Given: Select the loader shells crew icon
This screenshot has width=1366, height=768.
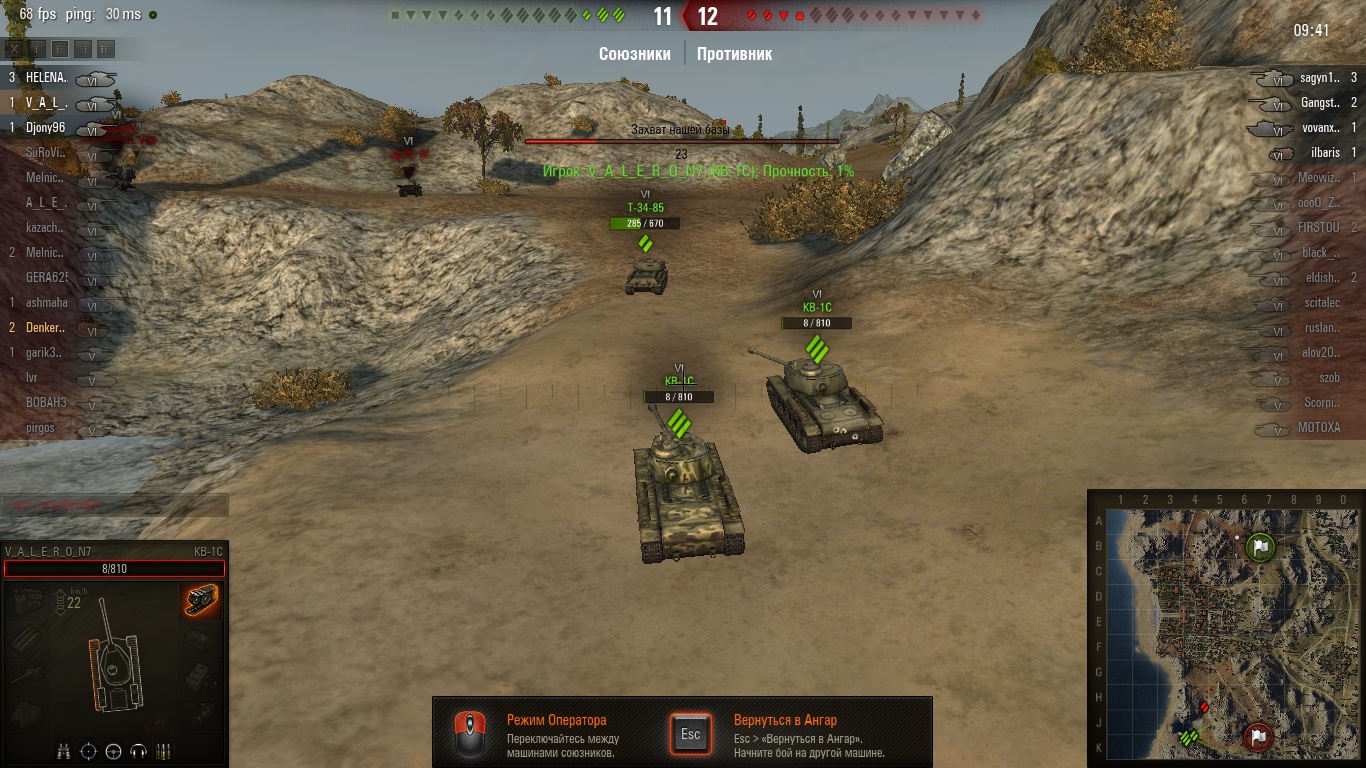Looking at the screenshot, I should click(164, 750).
